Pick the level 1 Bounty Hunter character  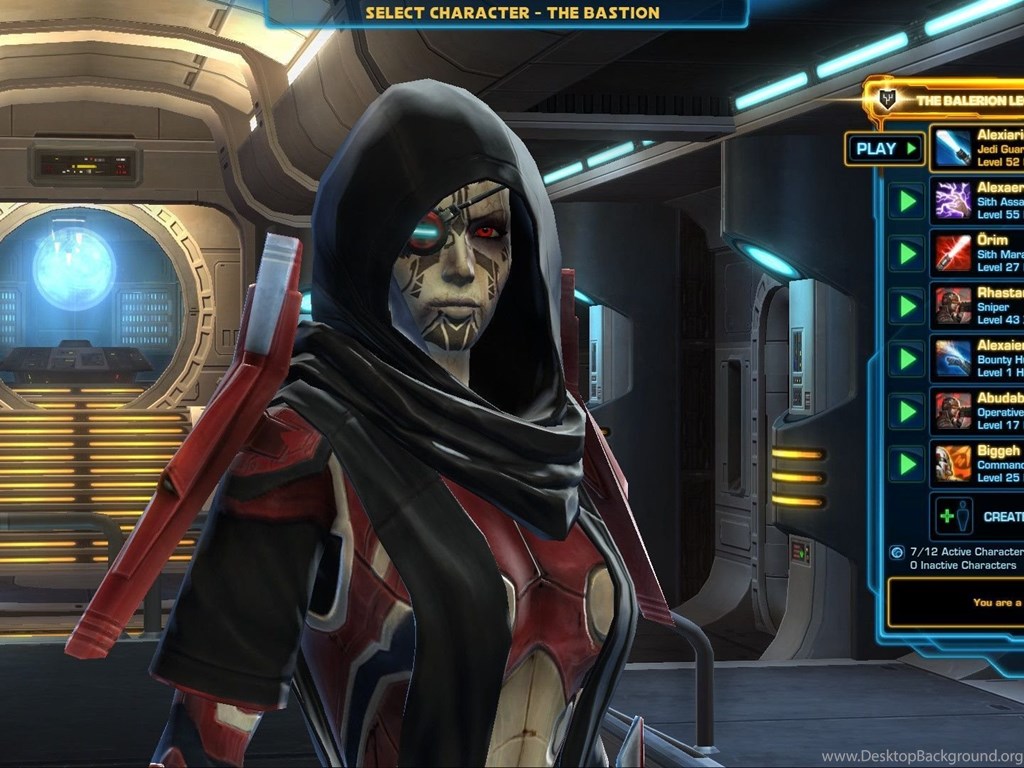pos(977,359)
